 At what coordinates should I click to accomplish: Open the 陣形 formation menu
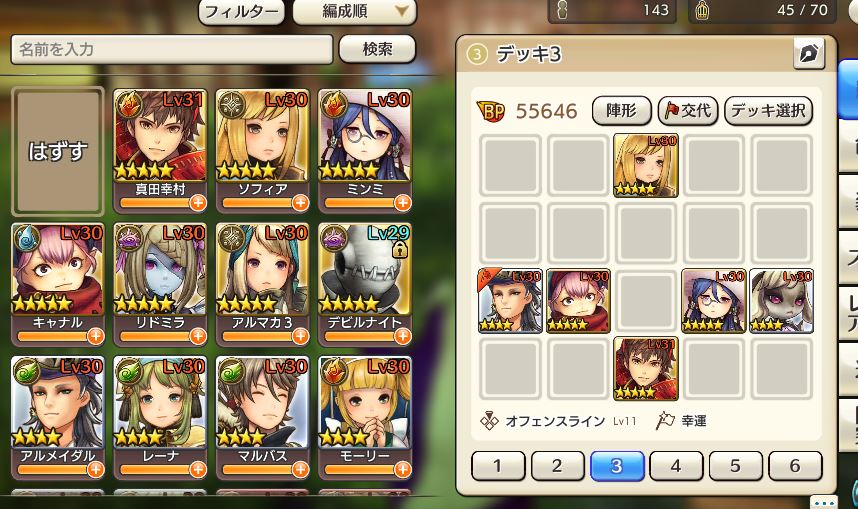(622, 111)
